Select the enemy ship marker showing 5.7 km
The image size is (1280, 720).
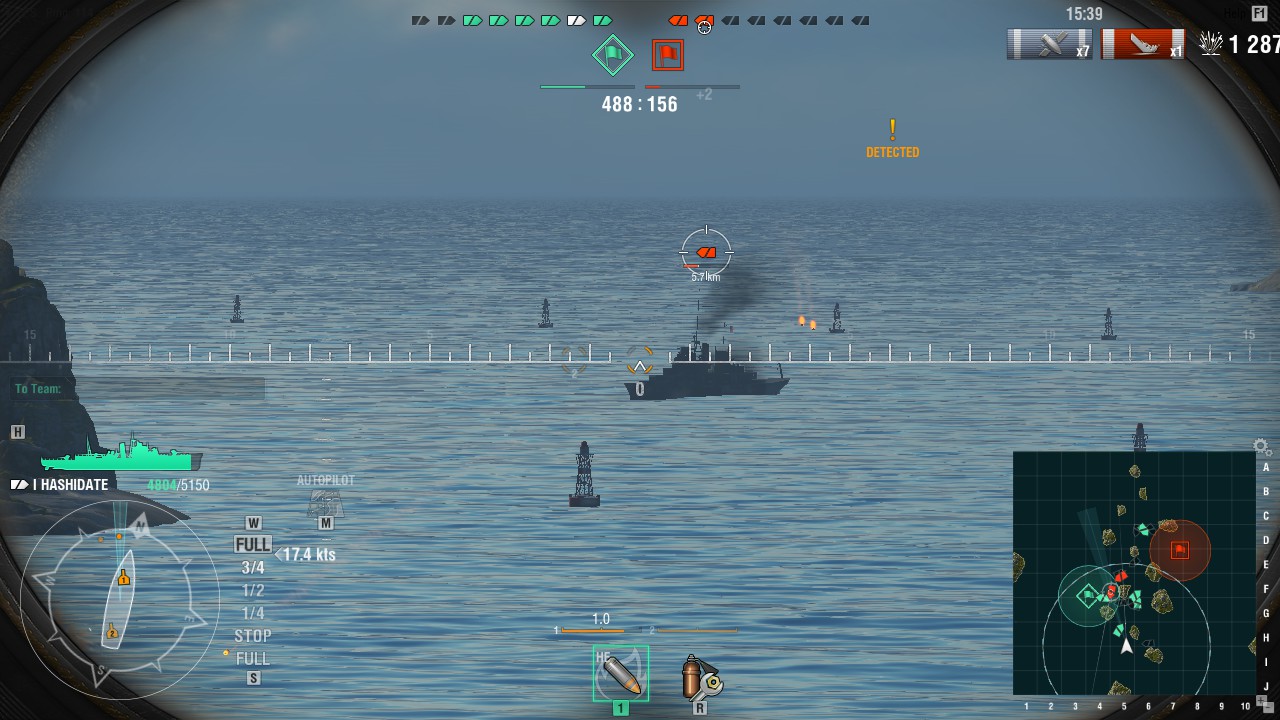707,252
